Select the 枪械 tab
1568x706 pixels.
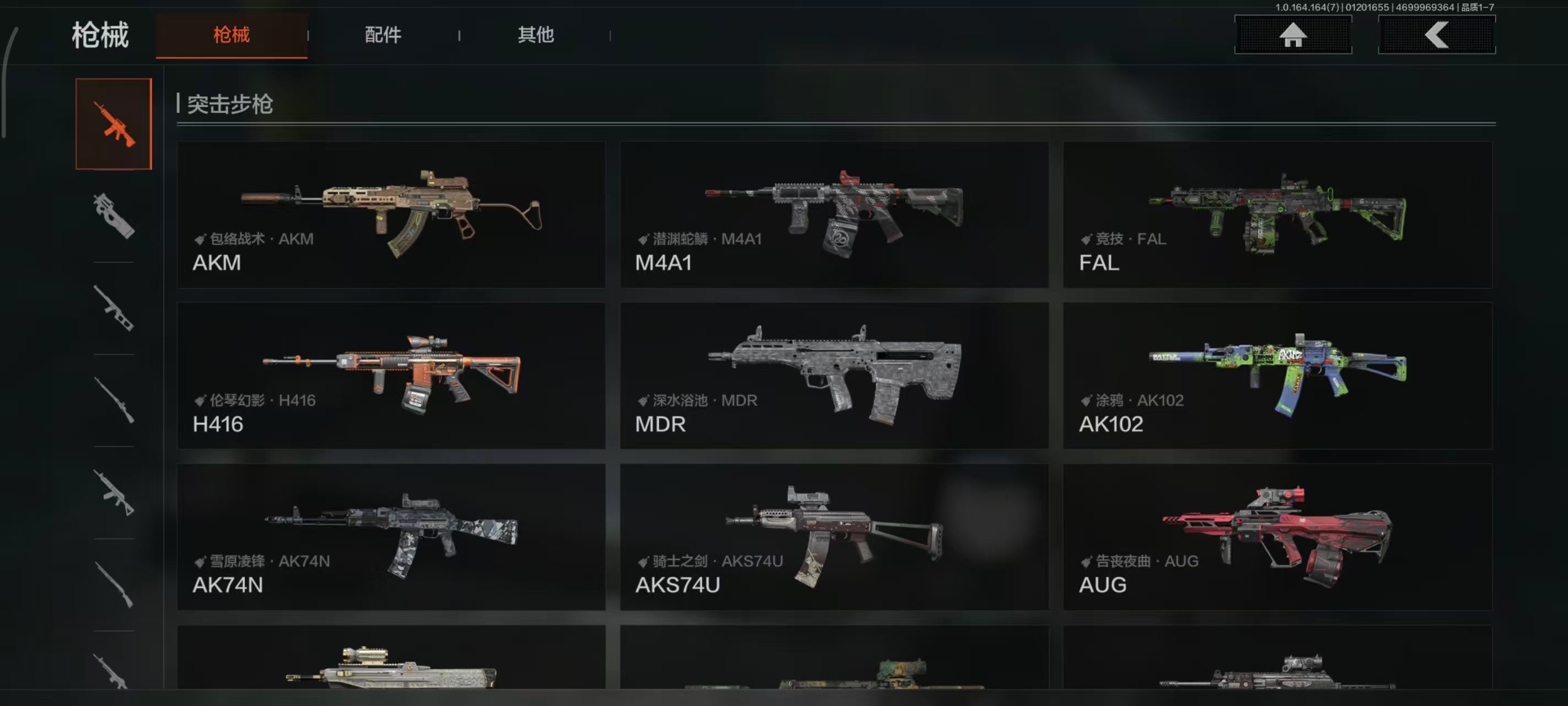pyautogui.click(x=232, y=35)
